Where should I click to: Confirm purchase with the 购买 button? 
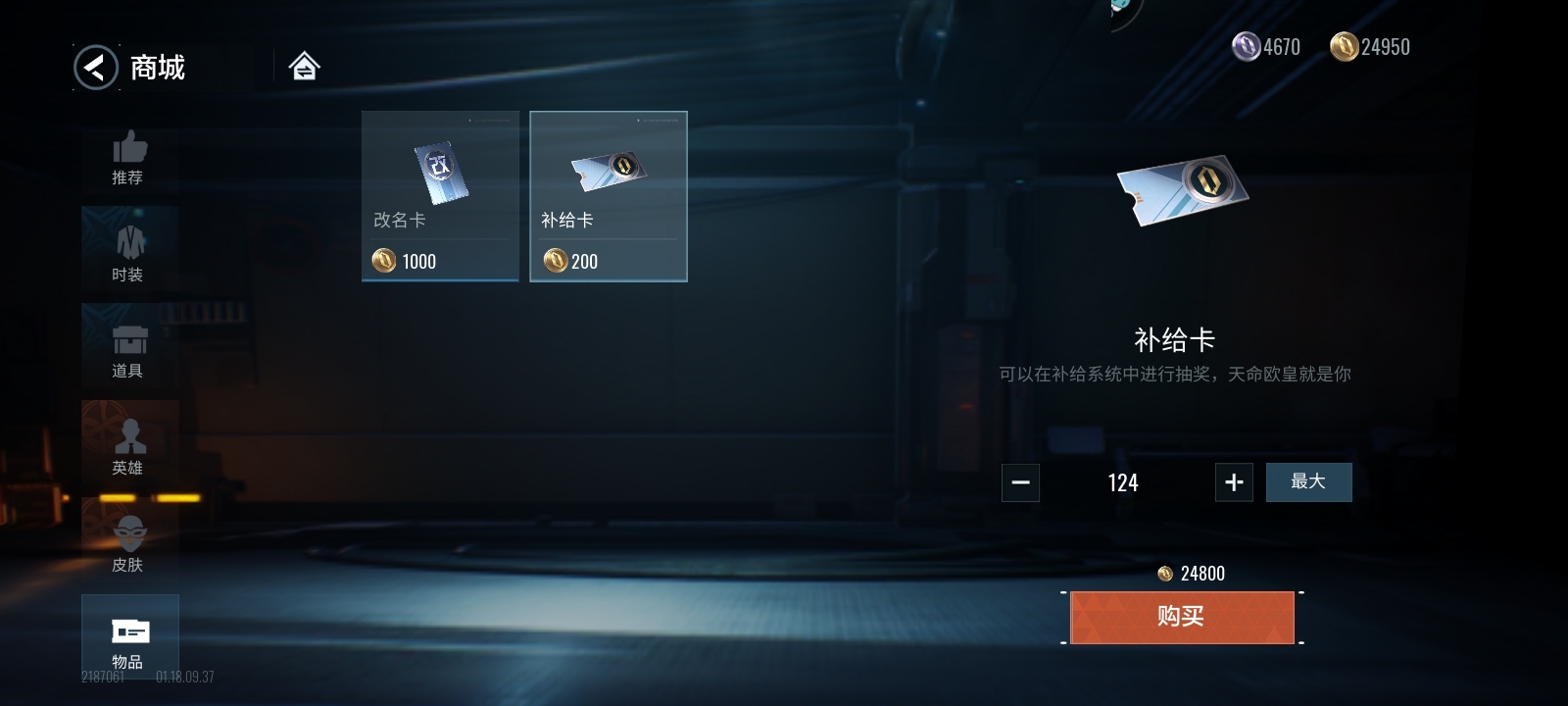coord(1182,617)
